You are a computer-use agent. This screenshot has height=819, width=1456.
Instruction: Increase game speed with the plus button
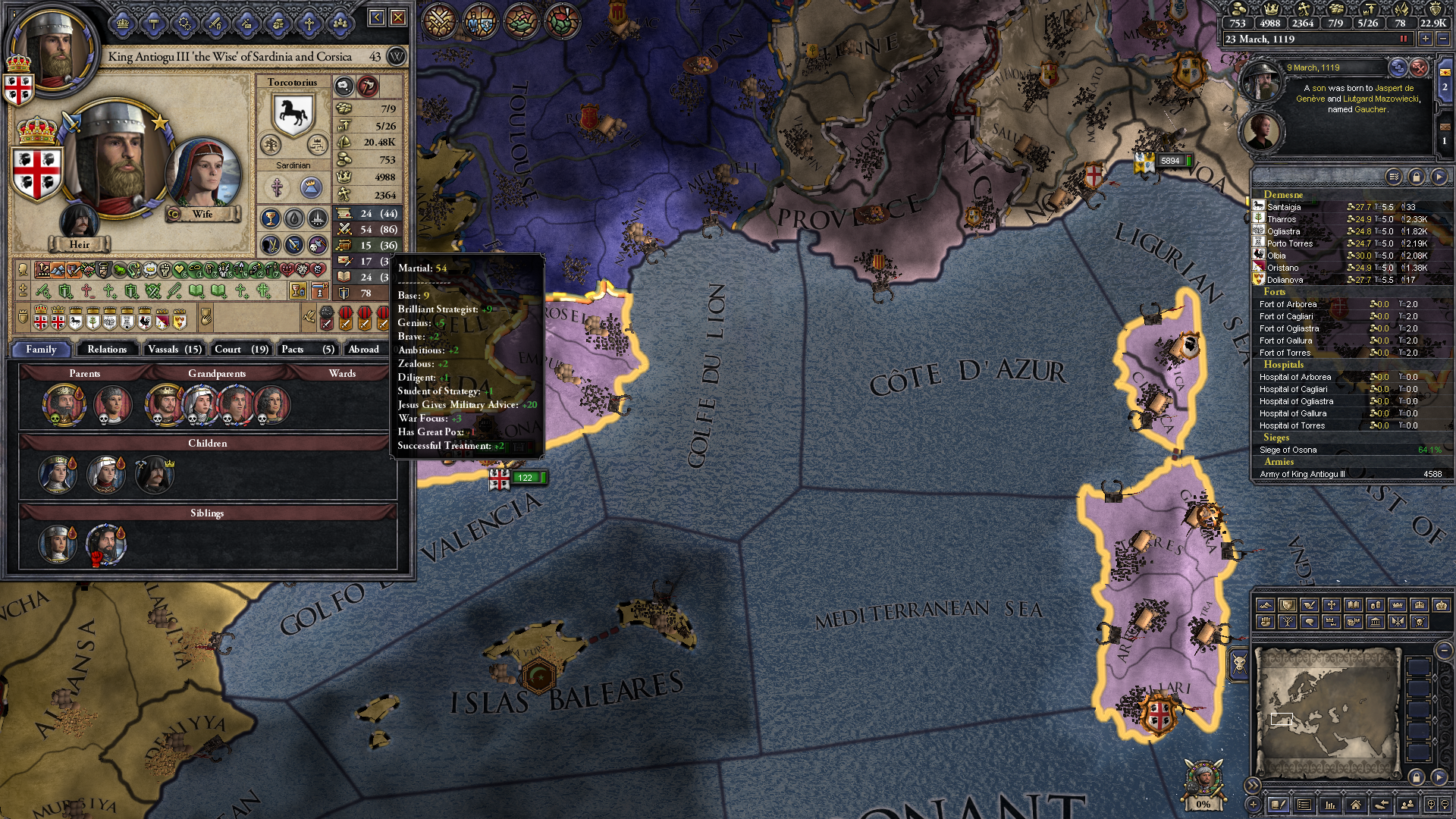click(x=1426, y=39)
